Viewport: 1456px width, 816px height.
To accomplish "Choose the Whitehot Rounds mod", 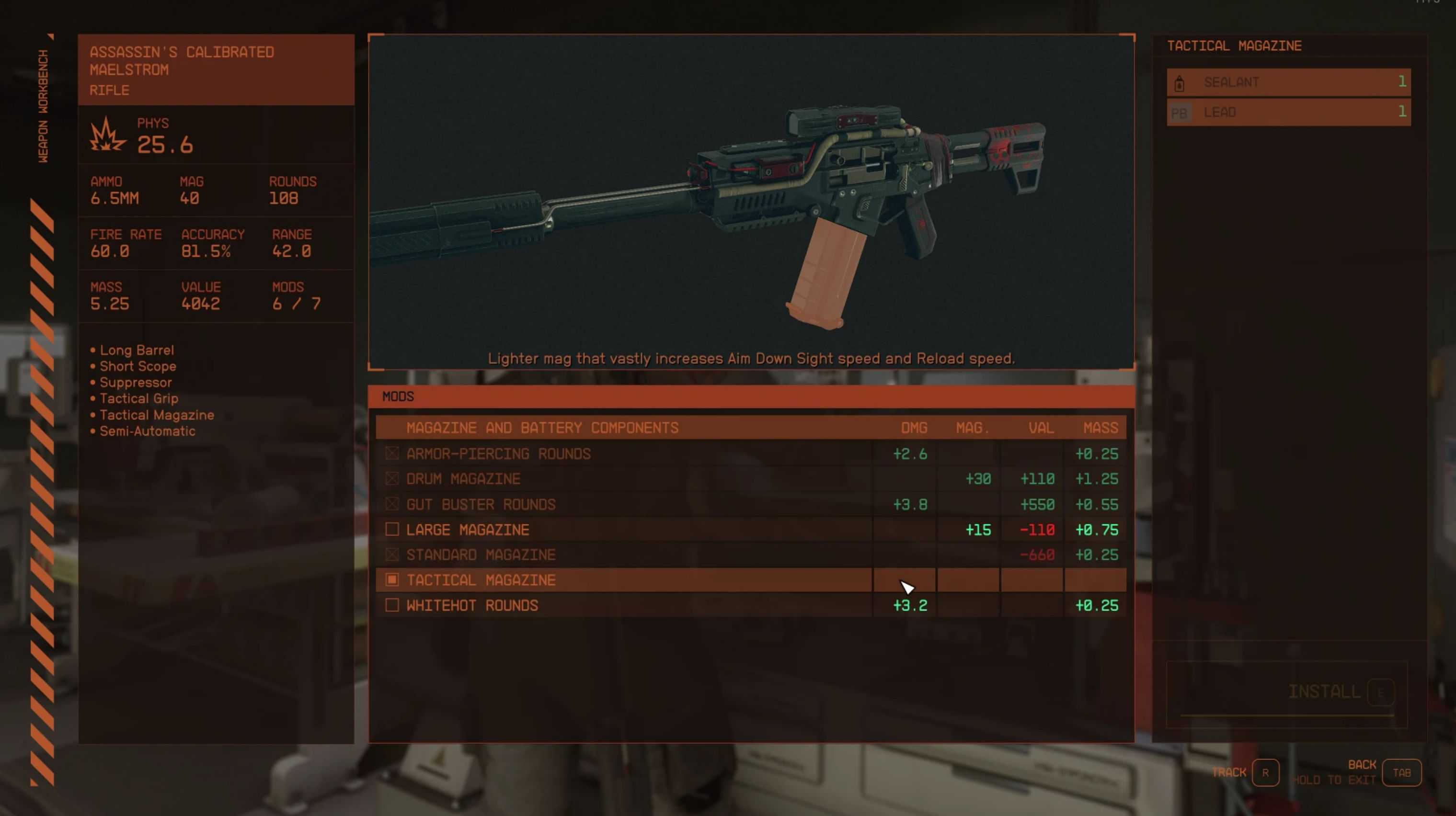I will pyautogui.click(x=472, y=606).
